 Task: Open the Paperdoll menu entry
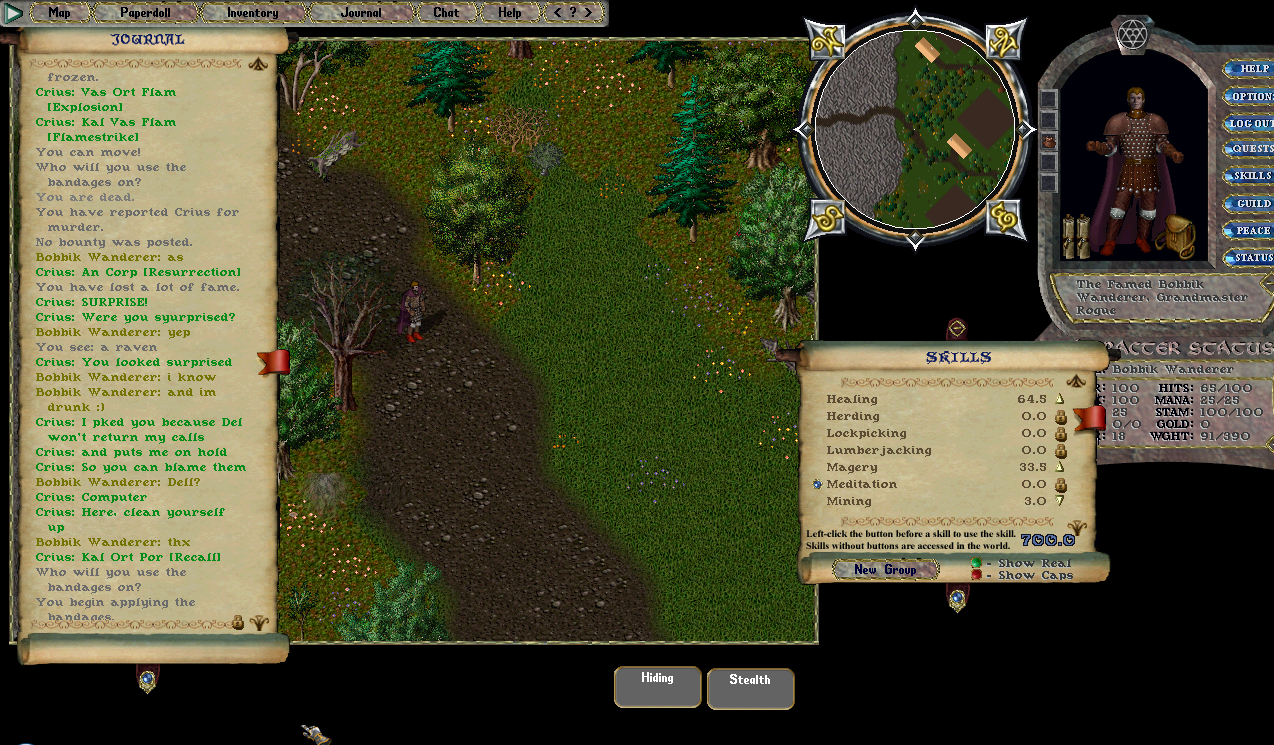(x=146, y=13)
